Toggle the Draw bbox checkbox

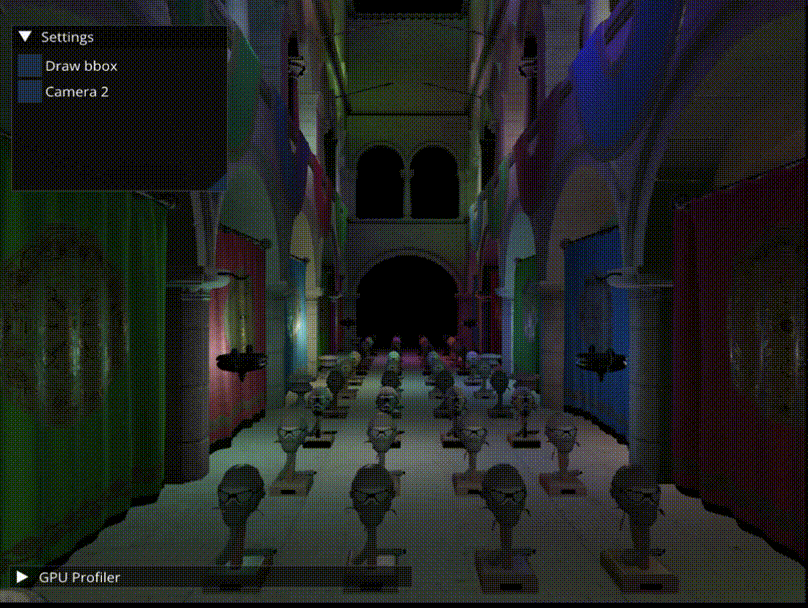click(x=30, y=66)
